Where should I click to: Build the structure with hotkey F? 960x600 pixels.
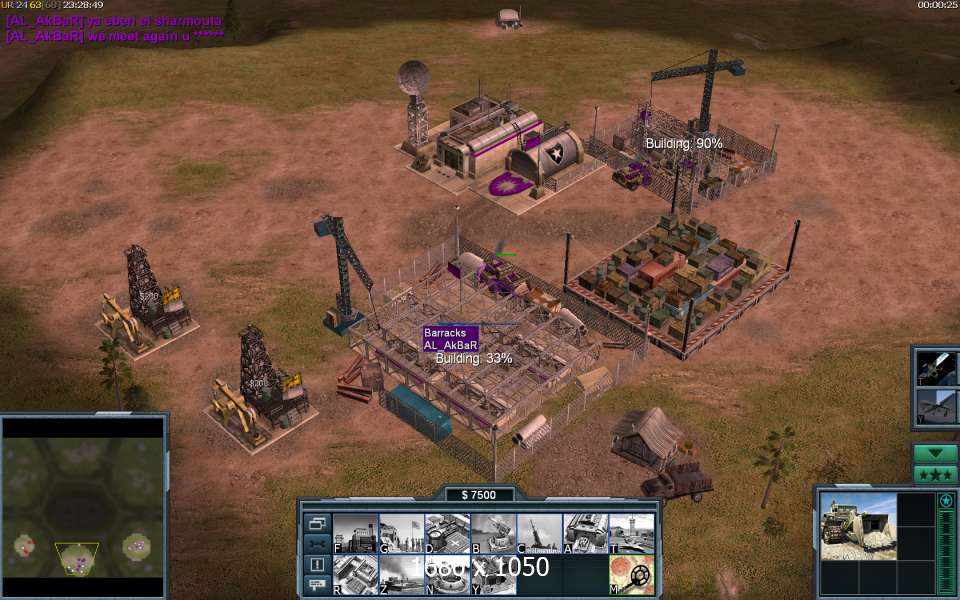(x=355, y=533)
